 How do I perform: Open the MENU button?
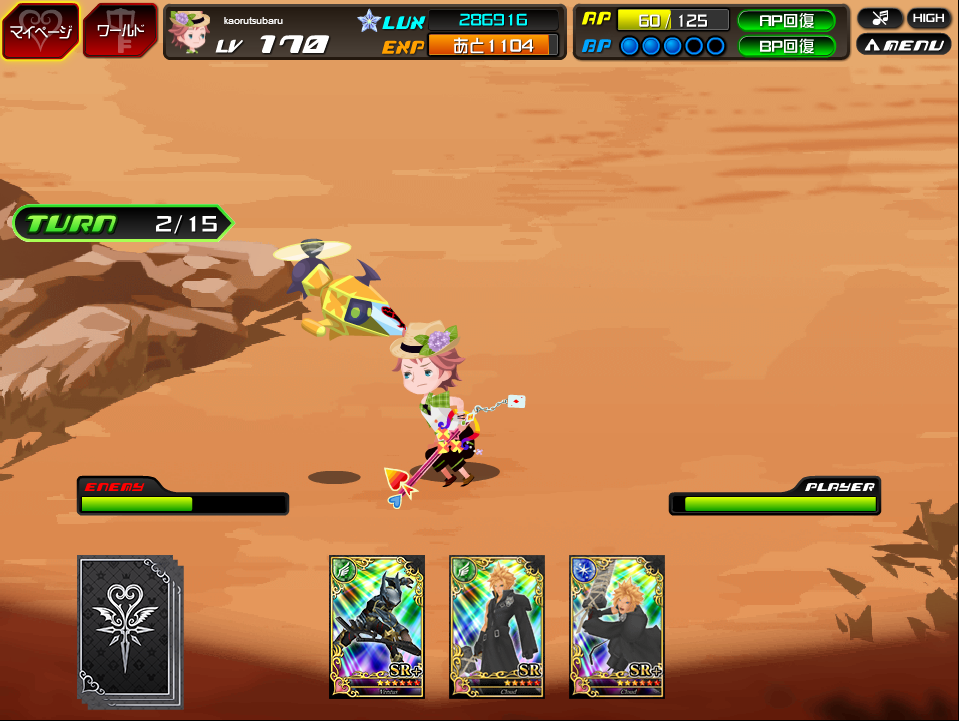[903, 45]
